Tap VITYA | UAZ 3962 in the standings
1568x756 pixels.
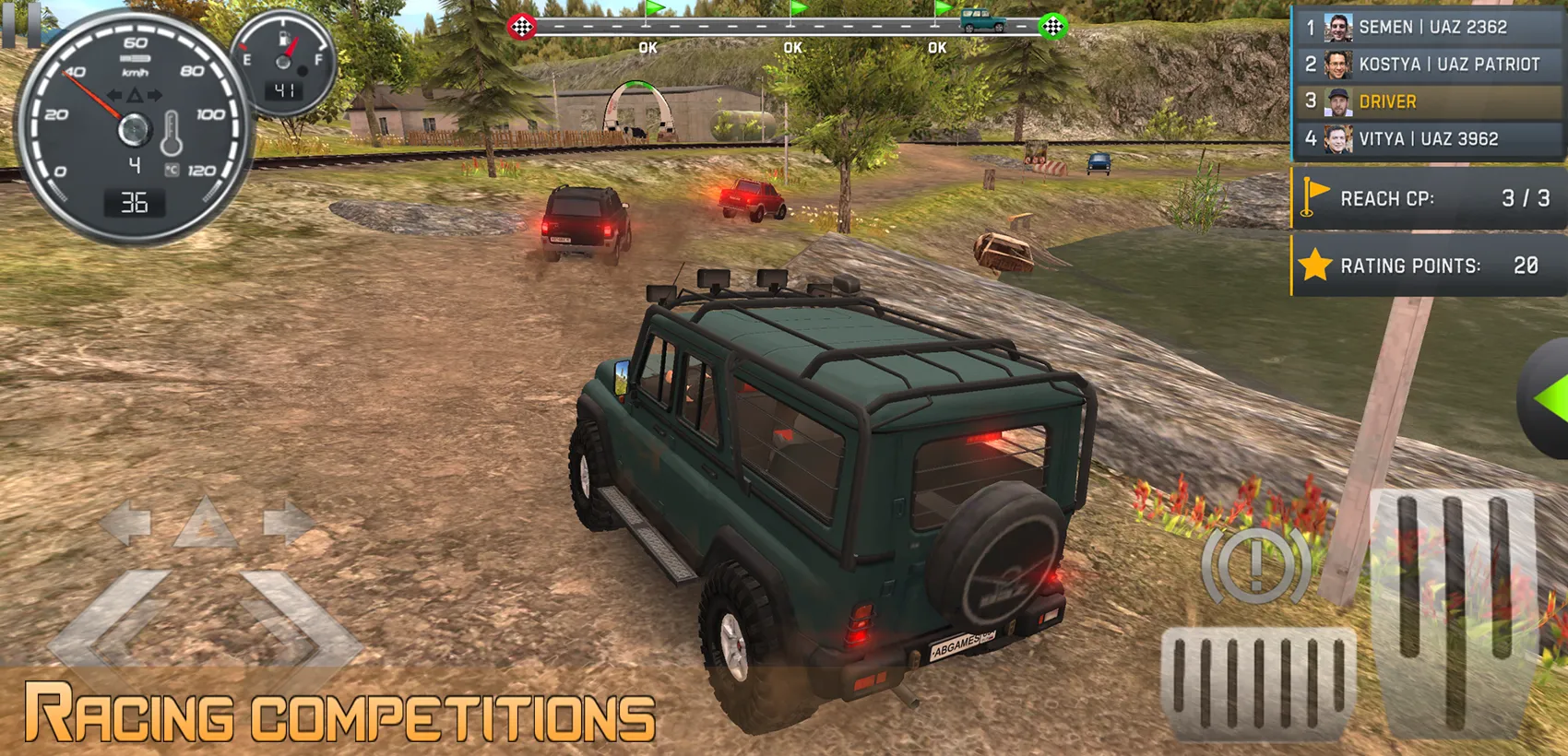1428,138
